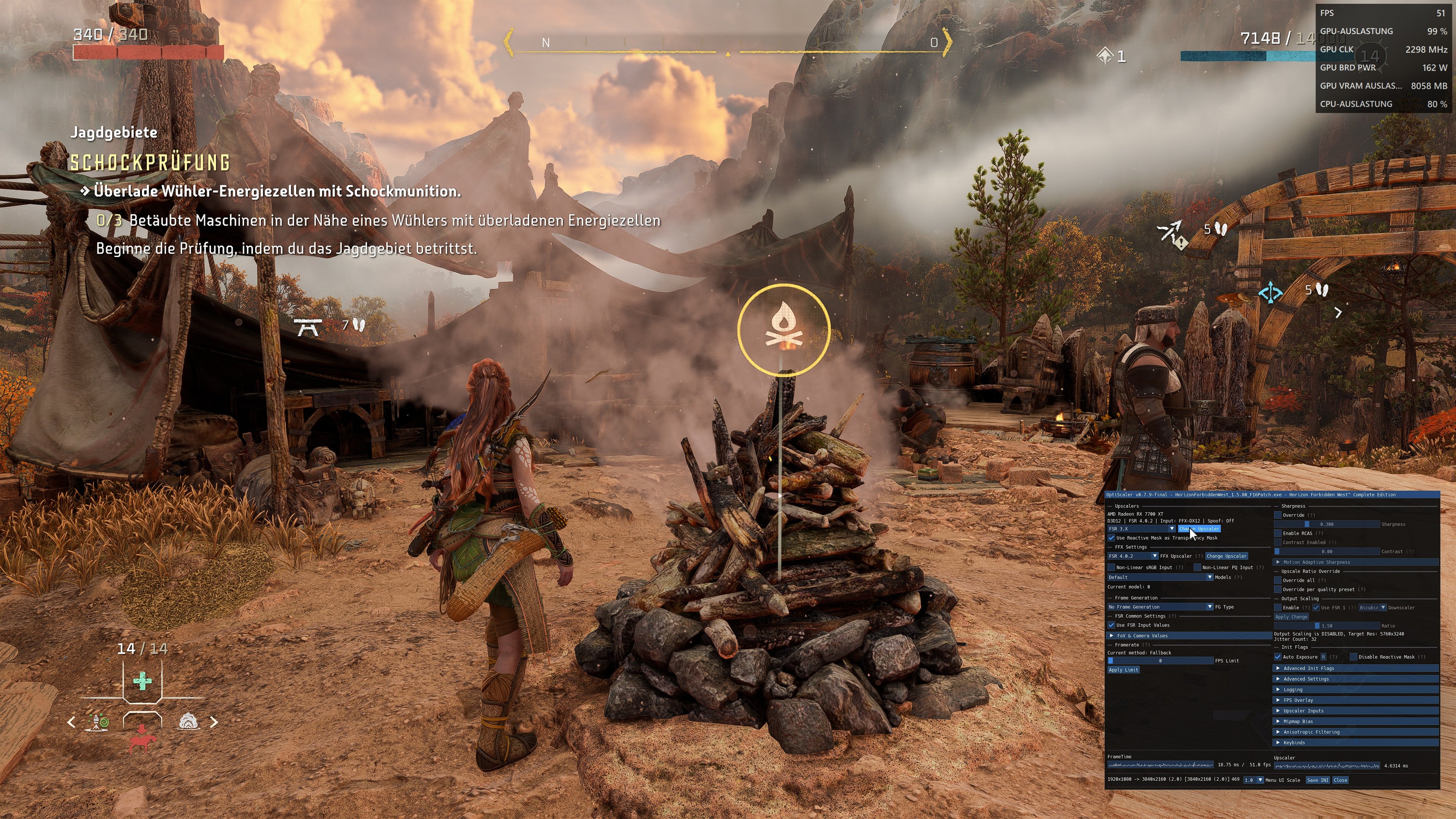Check the Override all upscale ratio box

[1278, 581]
